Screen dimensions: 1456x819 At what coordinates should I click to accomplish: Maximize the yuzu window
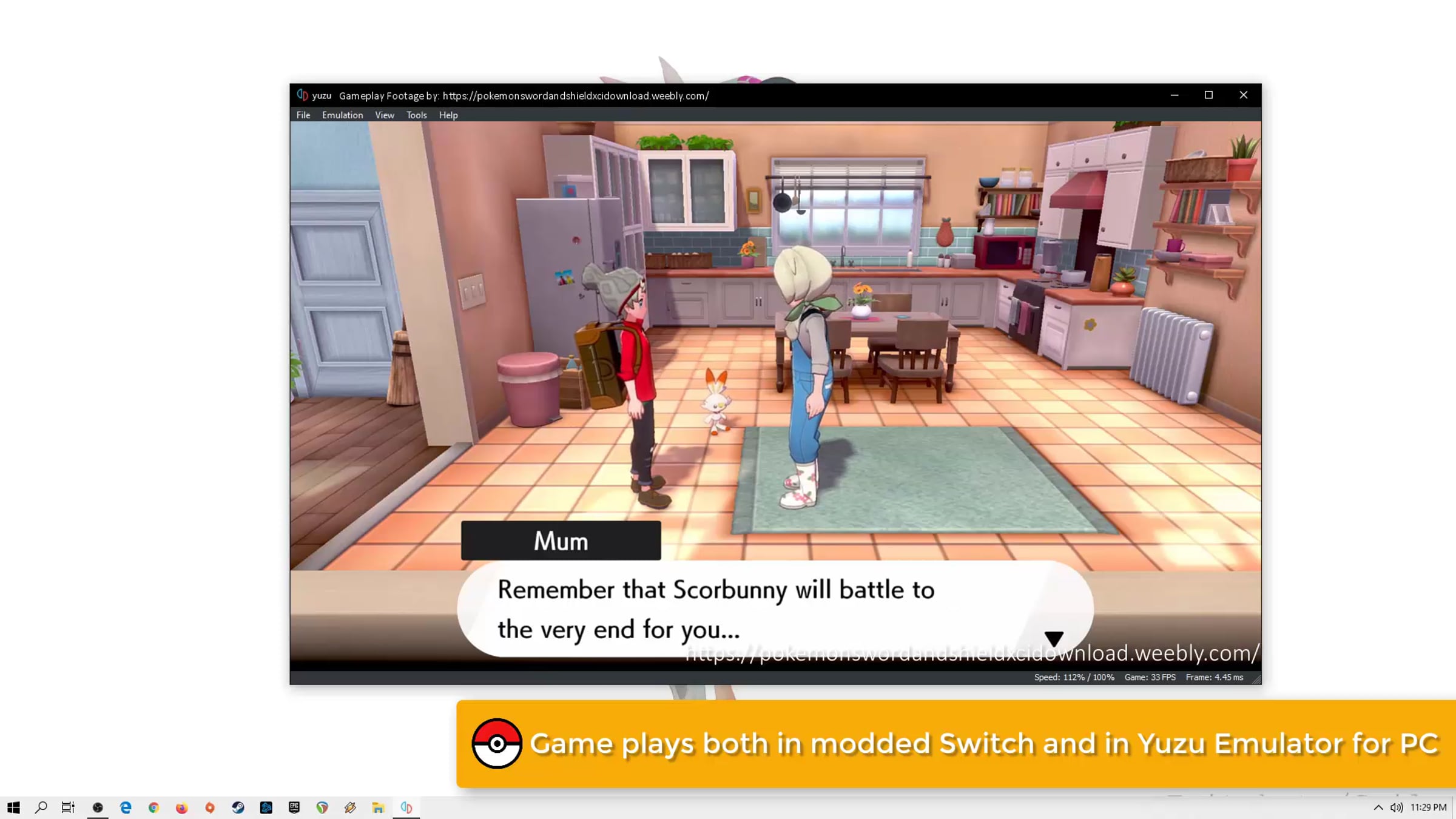pos(1208,95)
